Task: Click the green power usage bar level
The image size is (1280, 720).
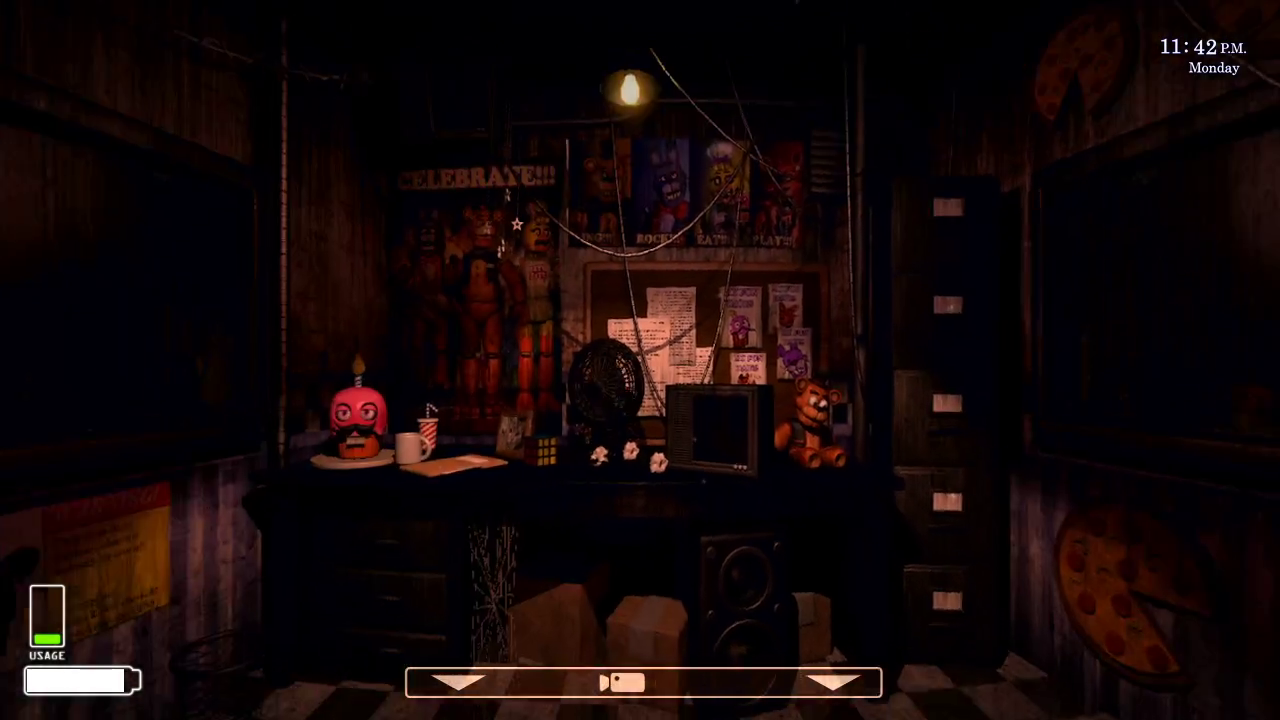Action: coord(46,637)
